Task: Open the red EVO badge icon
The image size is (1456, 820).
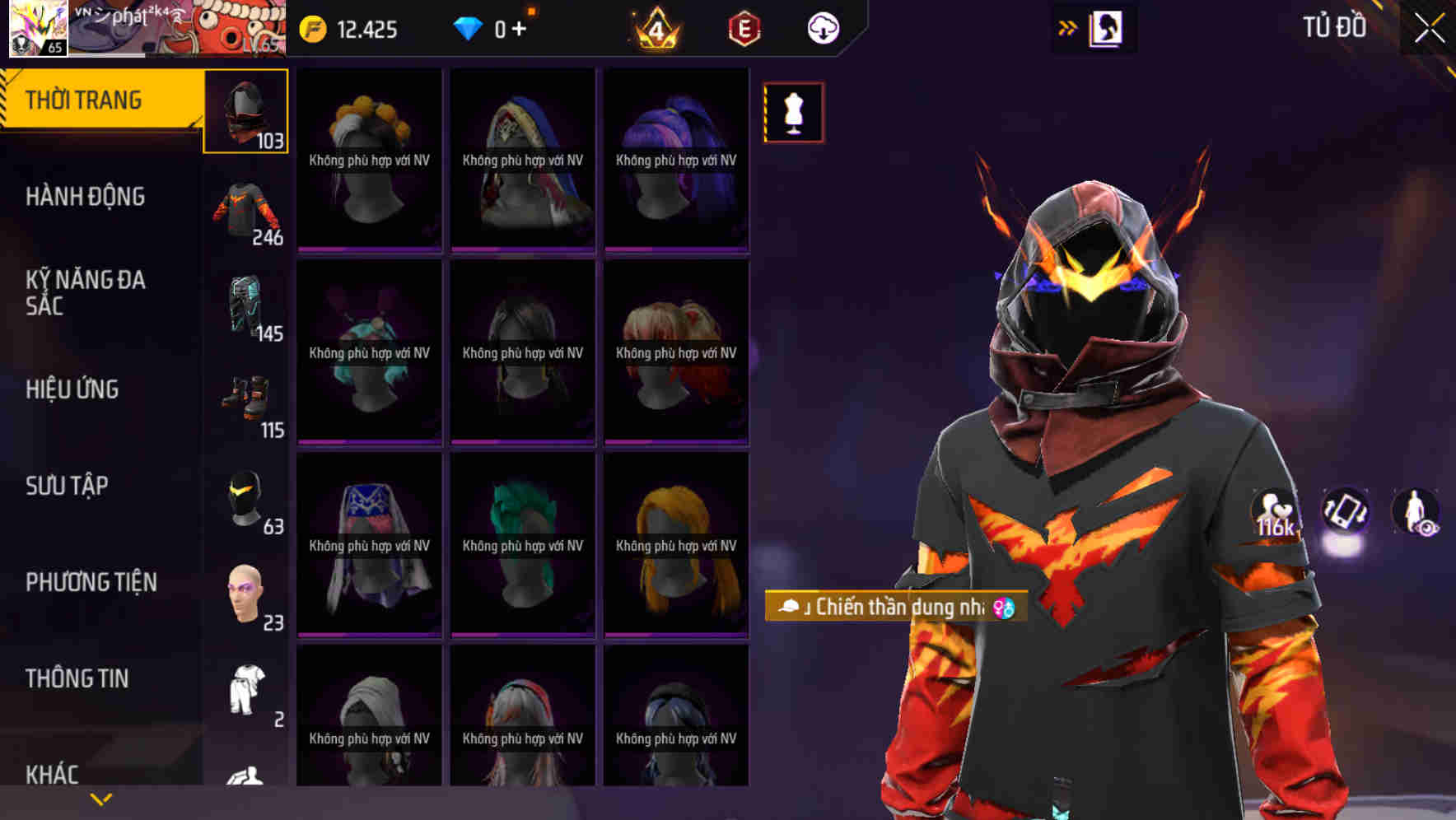Action: [x=744, y=27]
